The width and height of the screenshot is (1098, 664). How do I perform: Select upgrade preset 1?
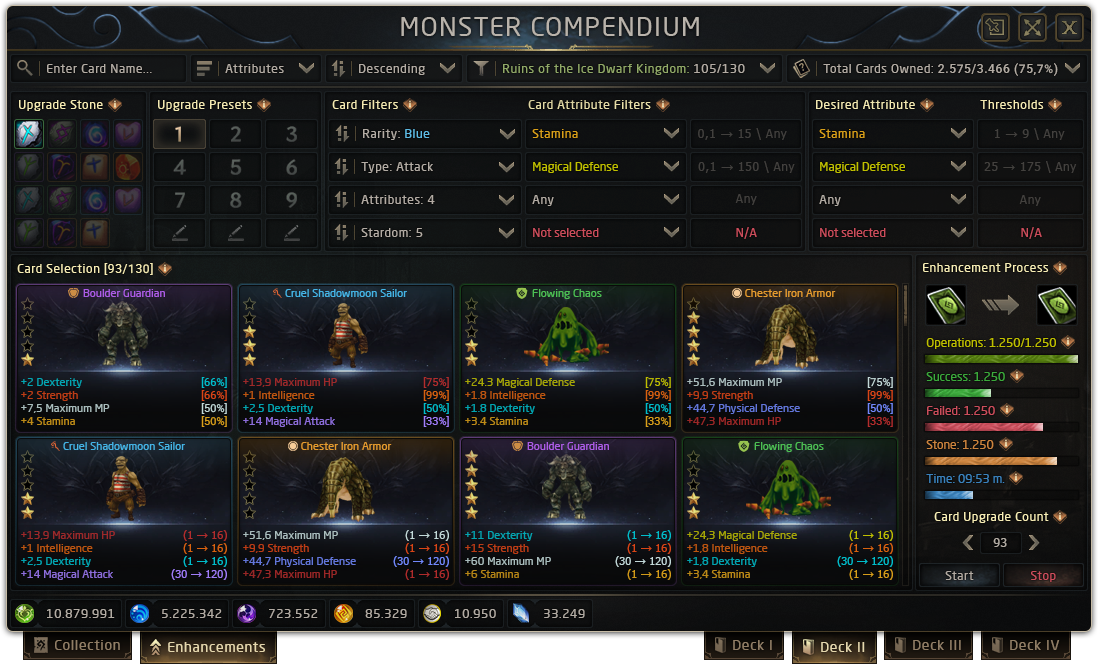(x=180, y=134)
